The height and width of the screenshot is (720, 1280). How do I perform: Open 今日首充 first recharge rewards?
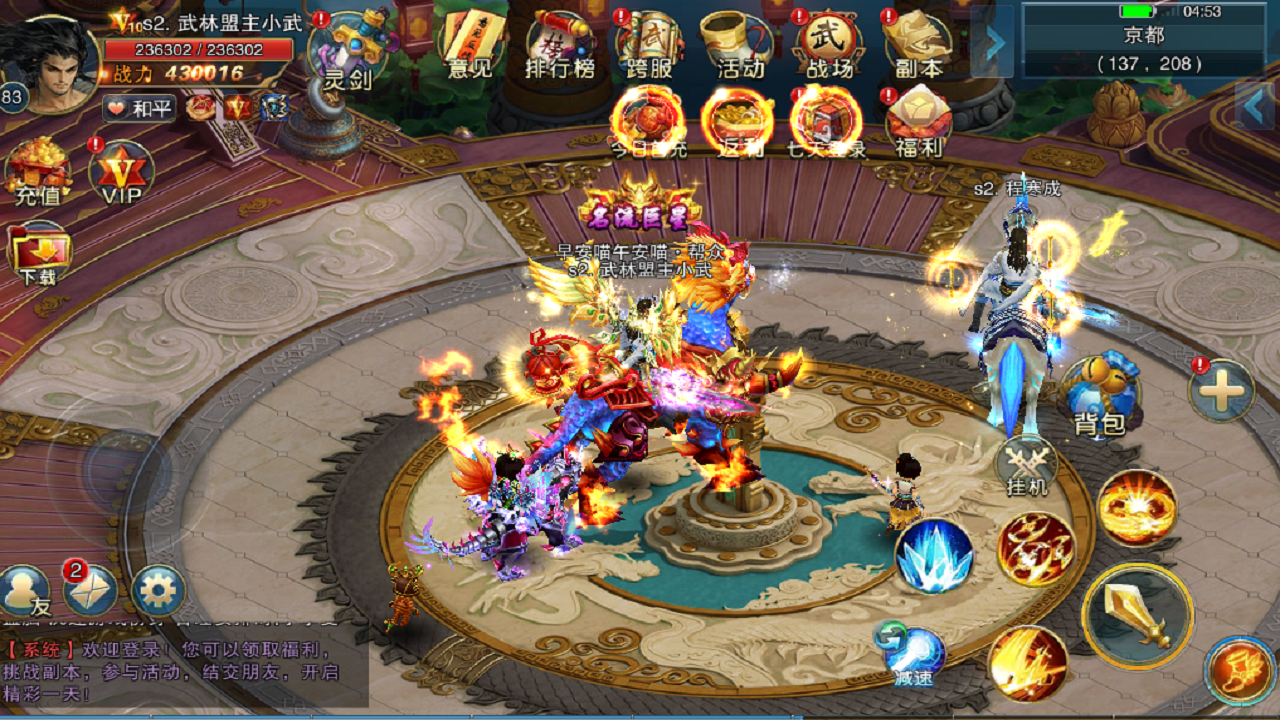(x=647, y=120)
